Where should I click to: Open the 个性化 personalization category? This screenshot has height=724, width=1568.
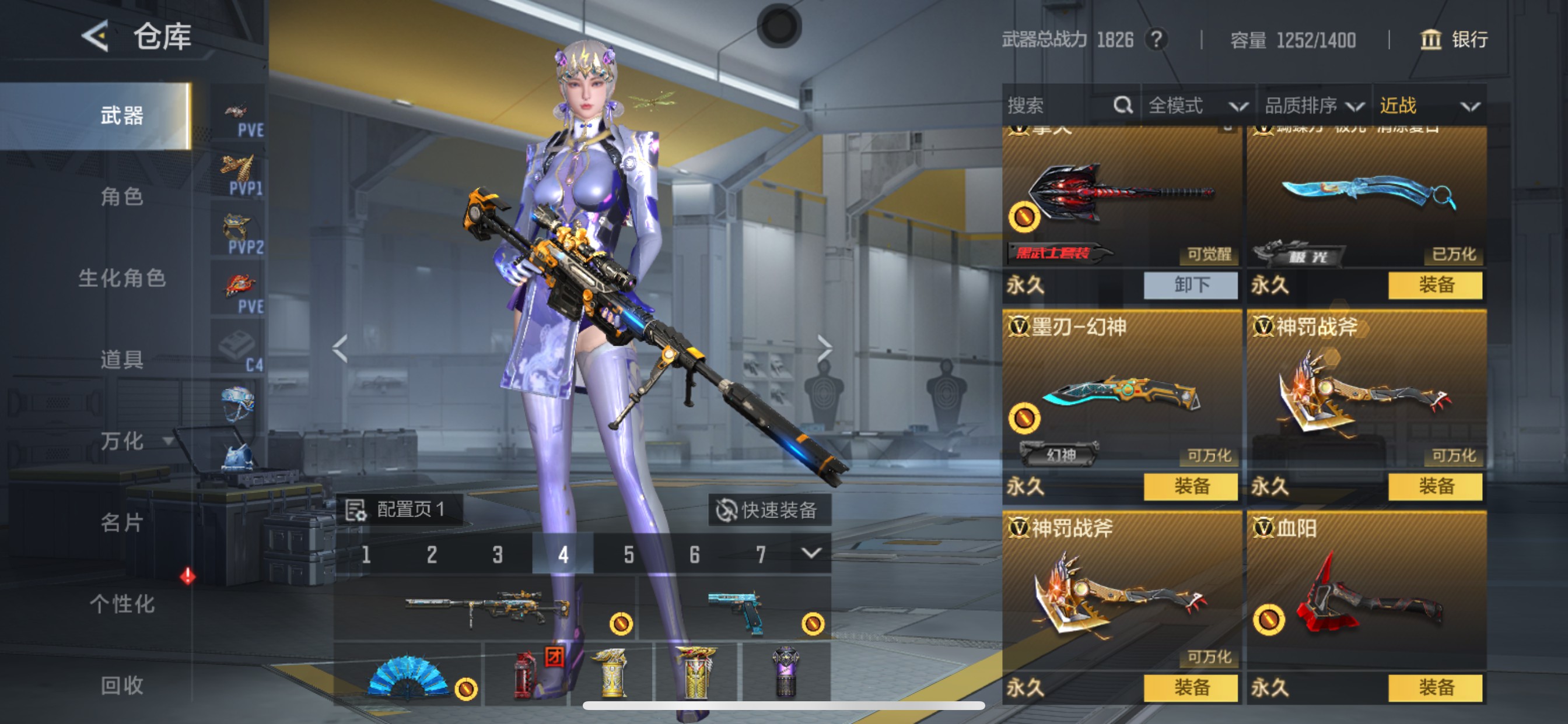[x=122, y=603]
